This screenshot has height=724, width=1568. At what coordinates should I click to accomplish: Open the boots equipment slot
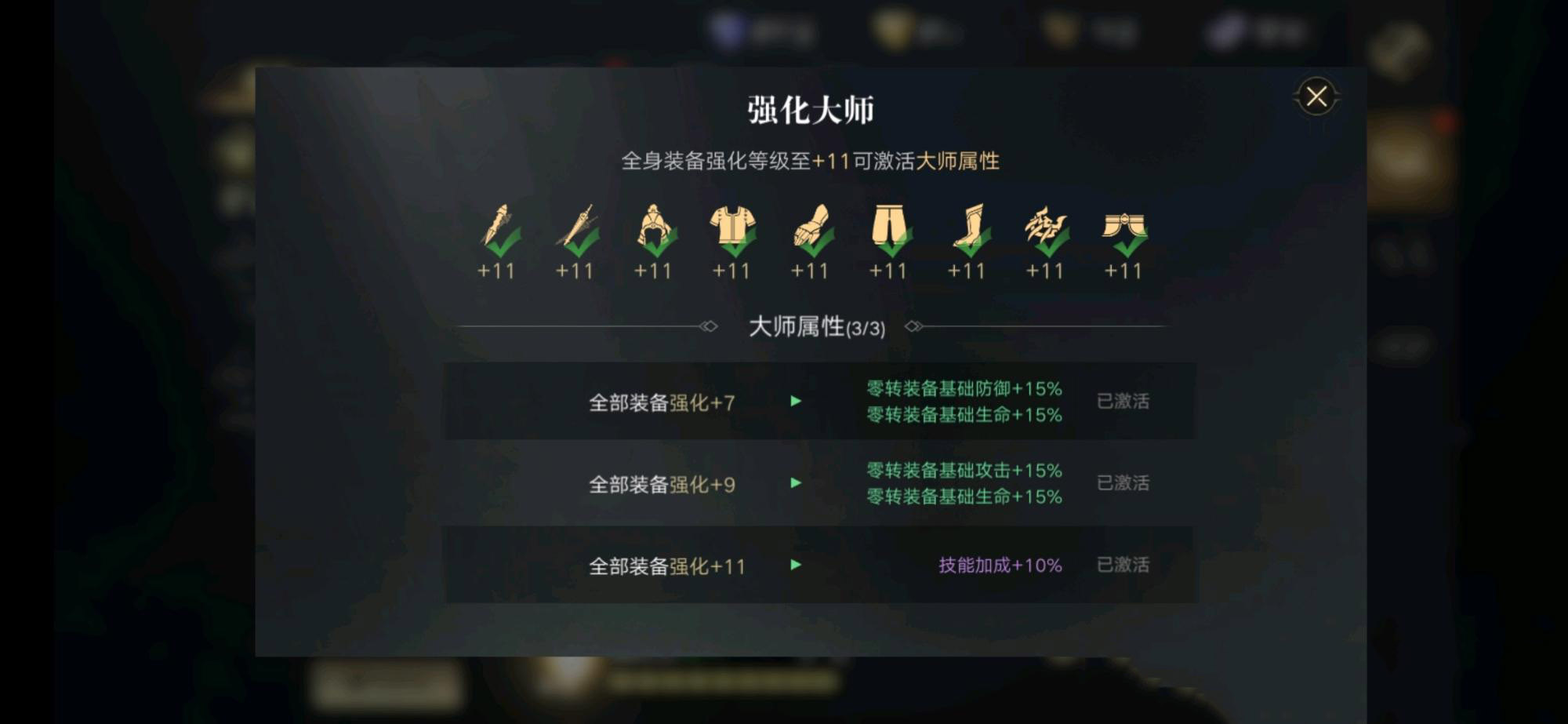click(967, 228)
